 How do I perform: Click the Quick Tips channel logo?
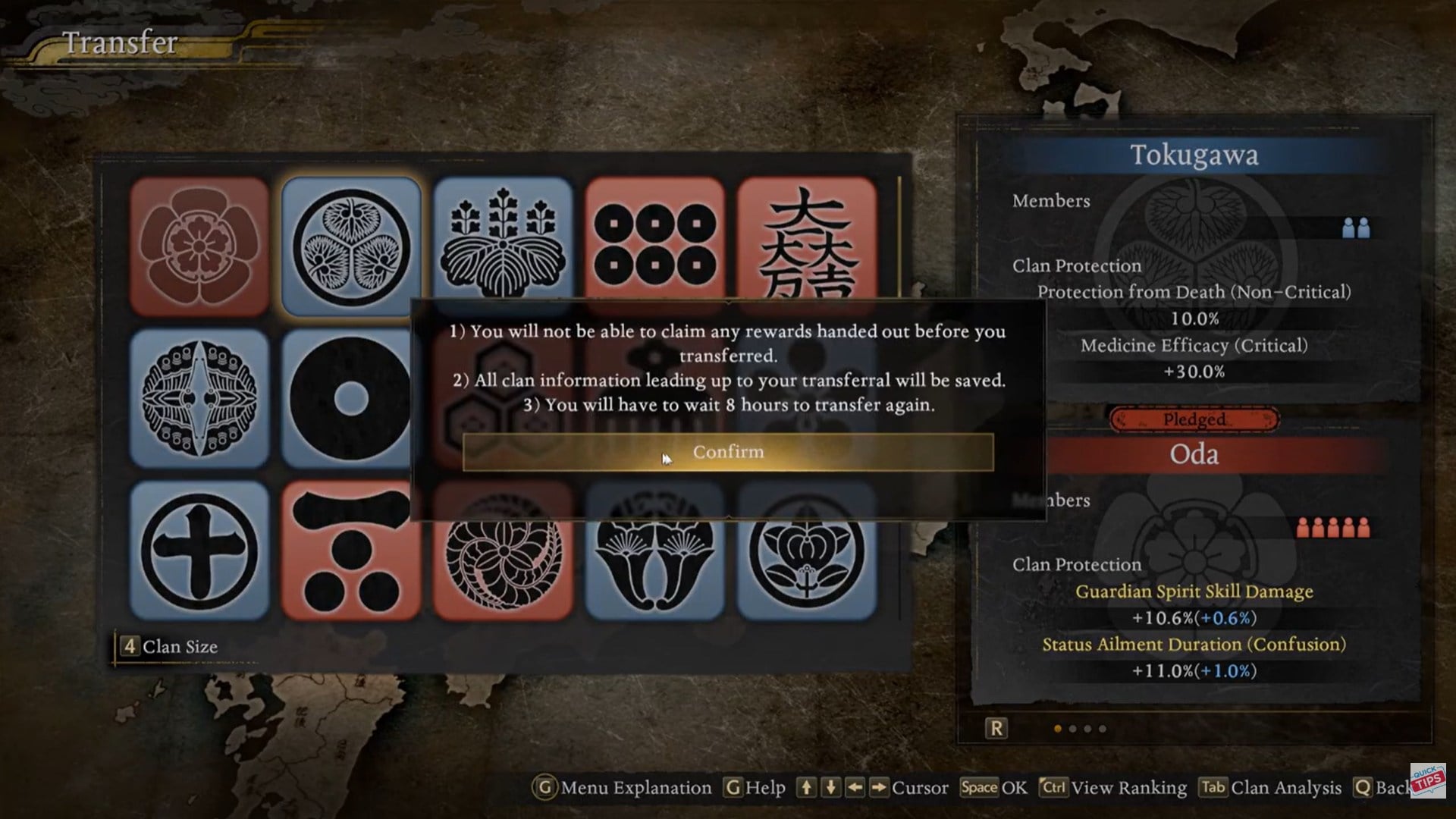coord(1428,780)
